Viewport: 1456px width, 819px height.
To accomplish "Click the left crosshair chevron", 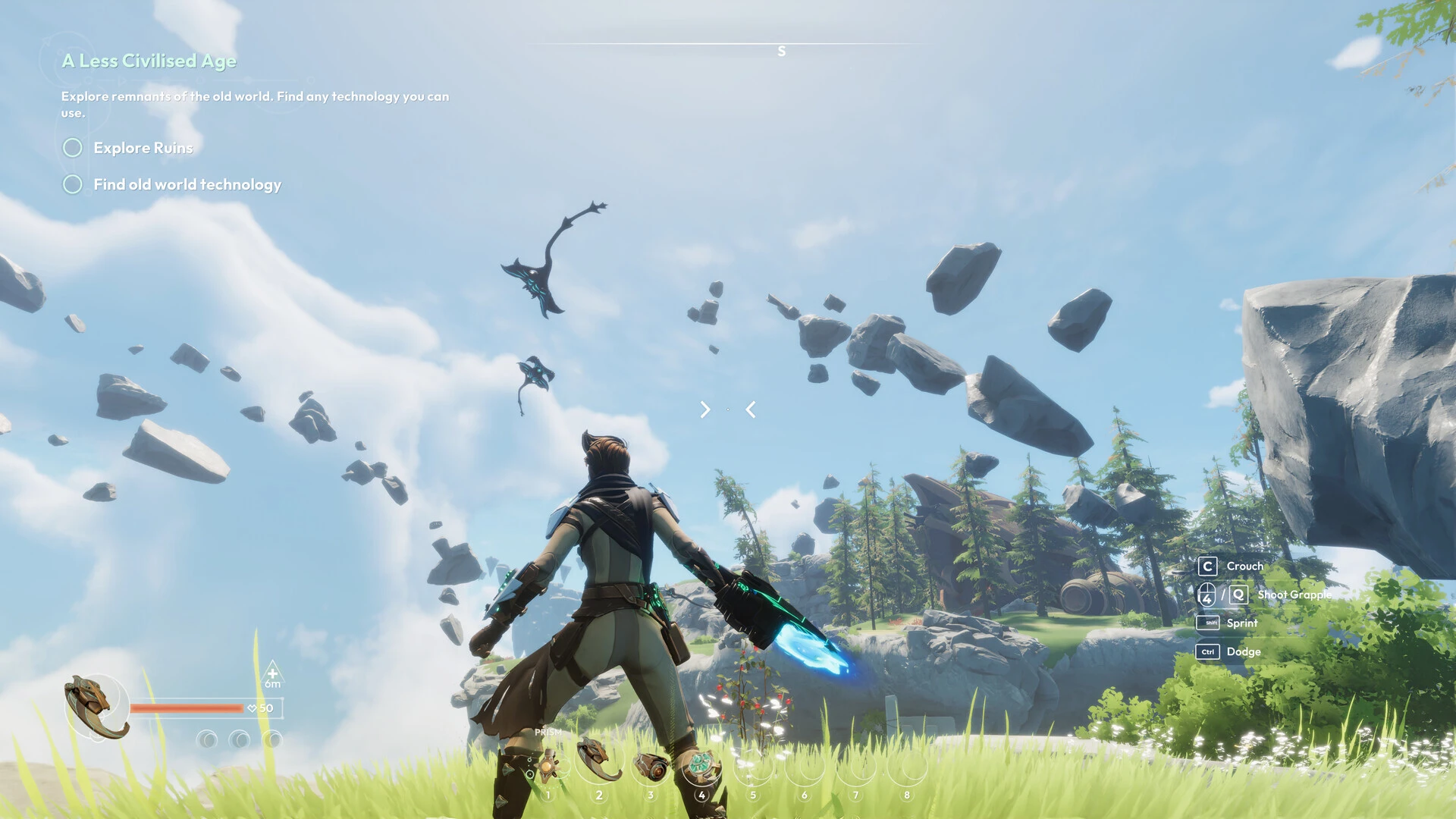I will click(x=704, y=410).
